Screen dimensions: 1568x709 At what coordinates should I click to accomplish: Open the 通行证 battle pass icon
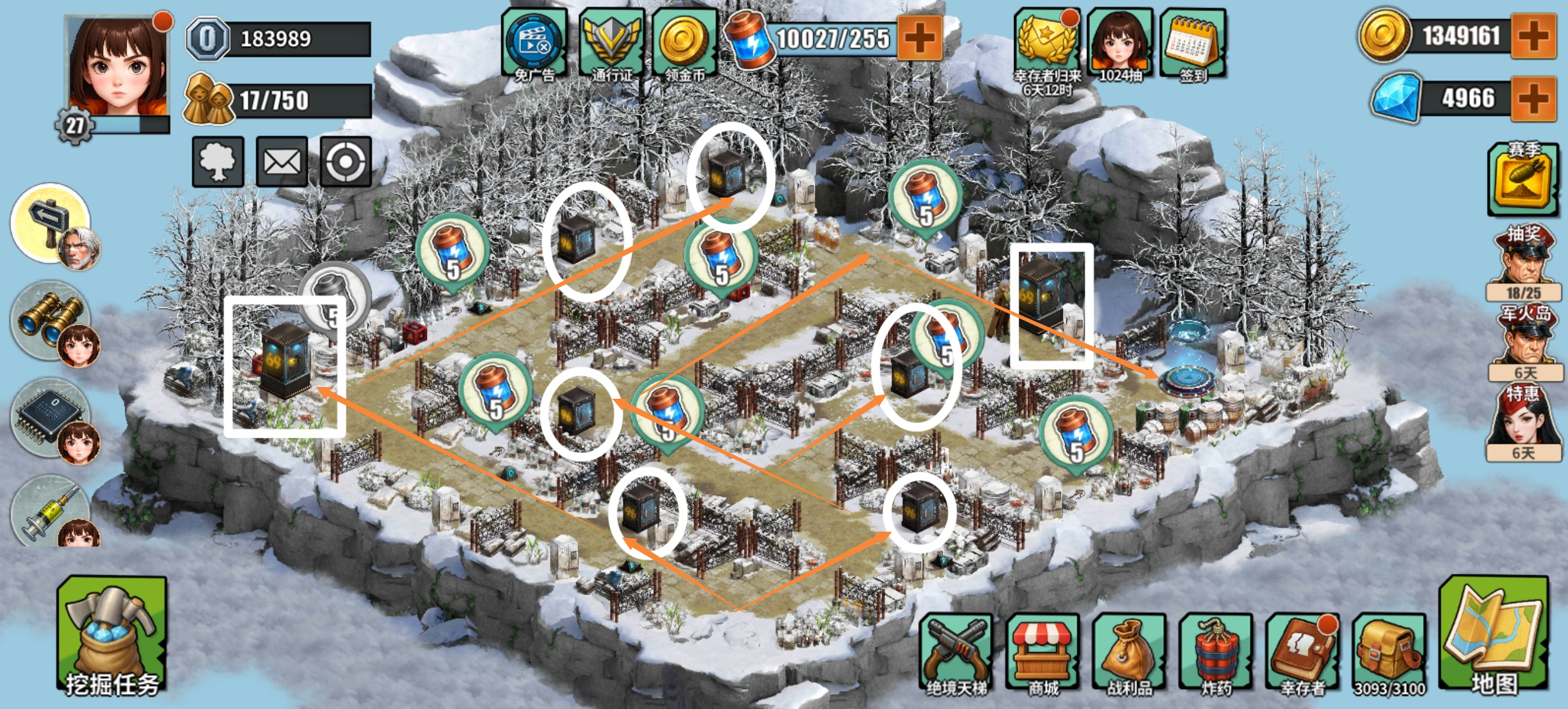pos(612,42)
